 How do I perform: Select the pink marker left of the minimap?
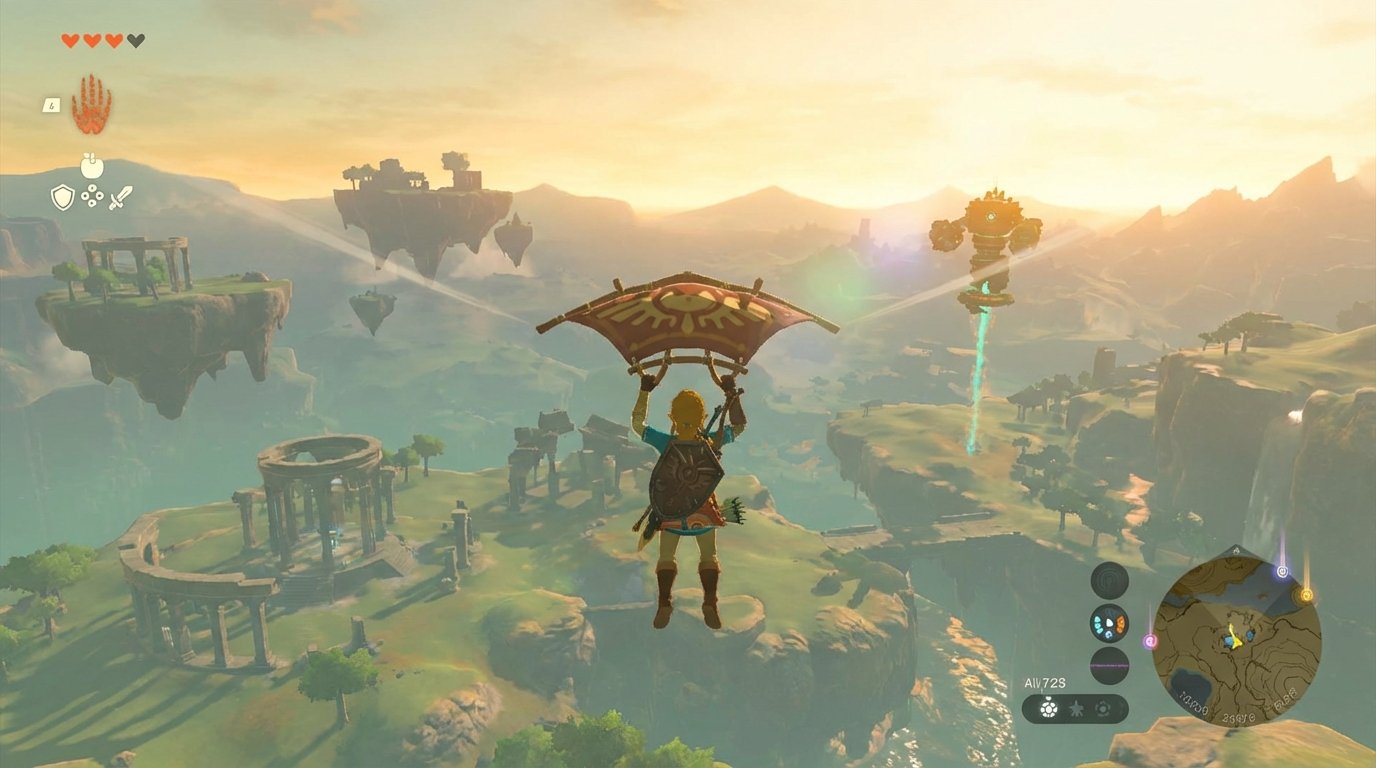point(1150,641)
